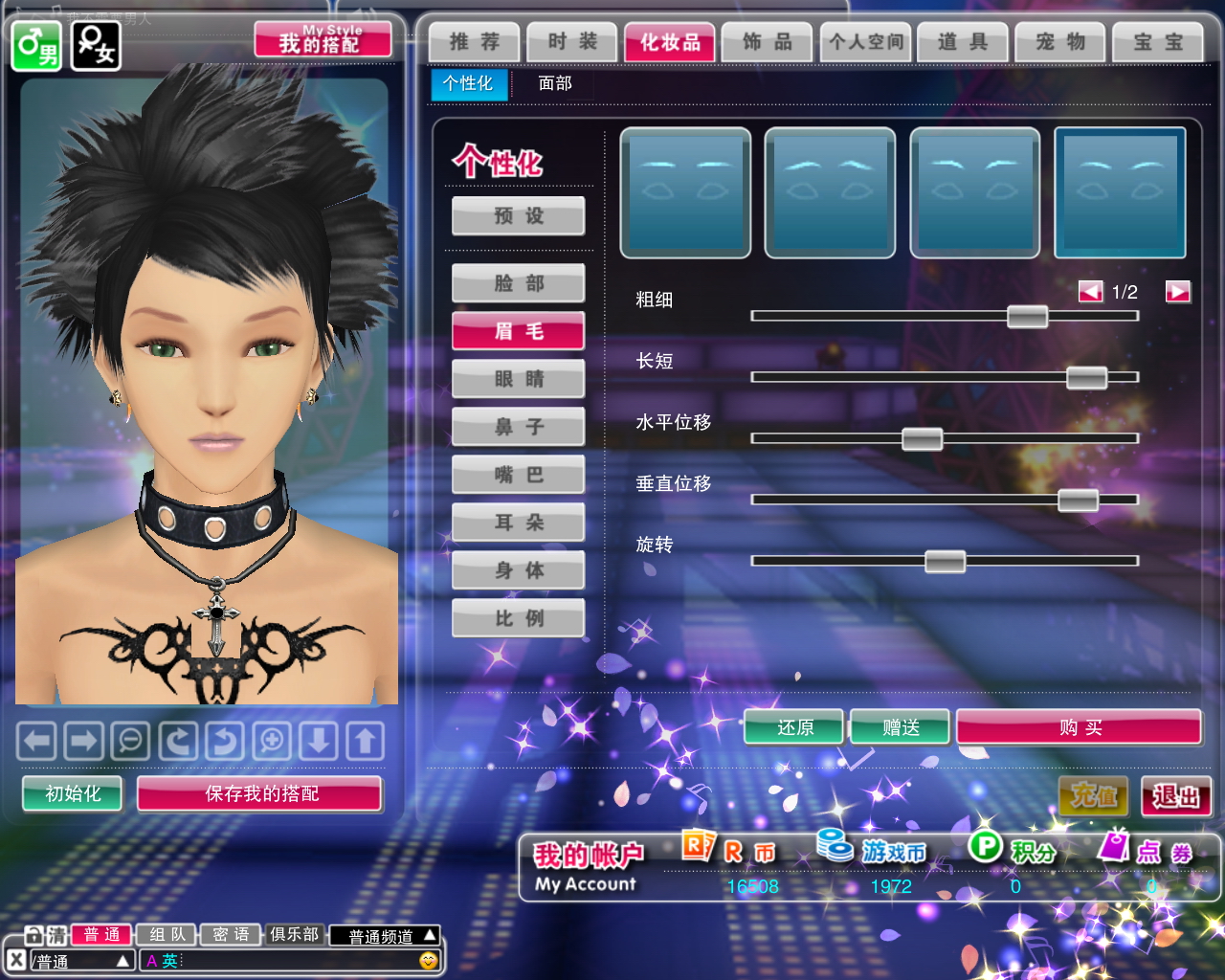Choose the 嘴巴 mouth category
Viewport: 1225px width, 980px height.
pos(518,475)
